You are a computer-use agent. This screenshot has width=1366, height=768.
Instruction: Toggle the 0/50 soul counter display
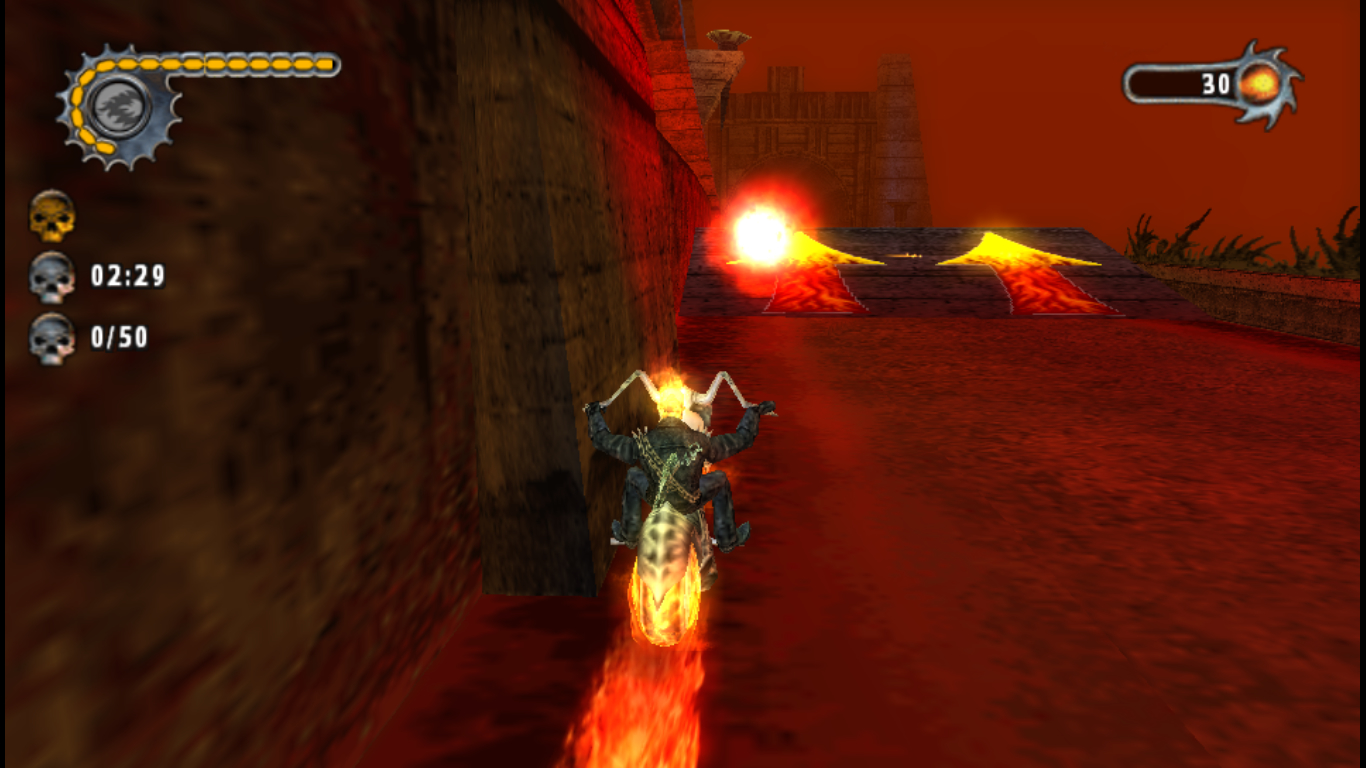point(120,338)
